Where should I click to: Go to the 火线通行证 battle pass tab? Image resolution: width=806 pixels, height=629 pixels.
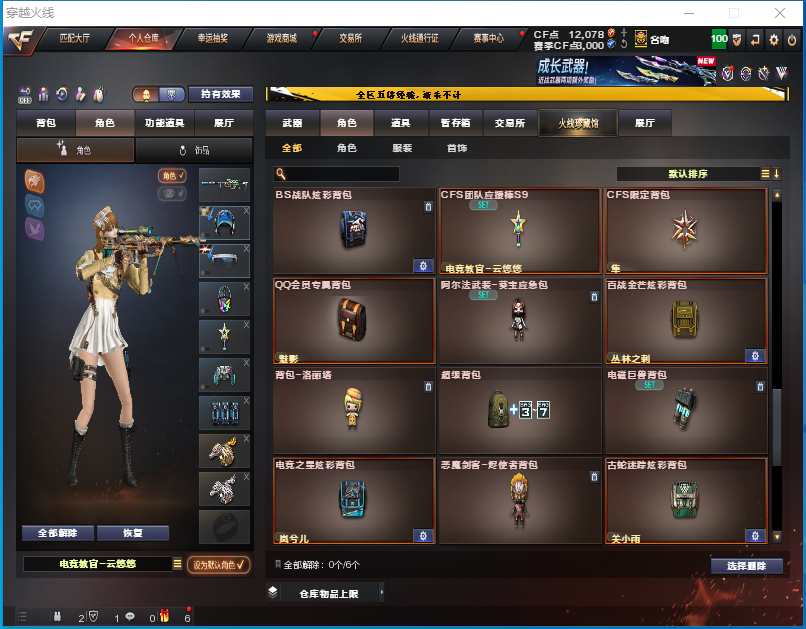coord(420,38)
